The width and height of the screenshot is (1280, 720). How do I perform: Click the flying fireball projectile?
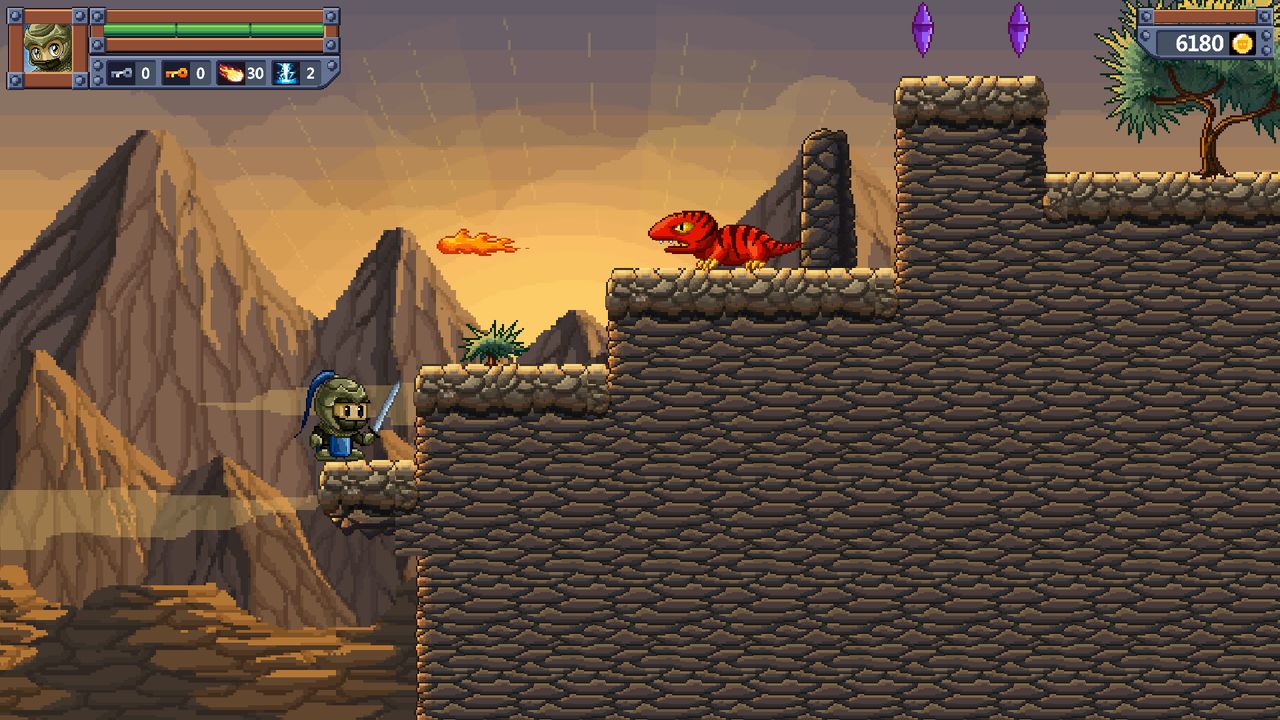(477, 240)
